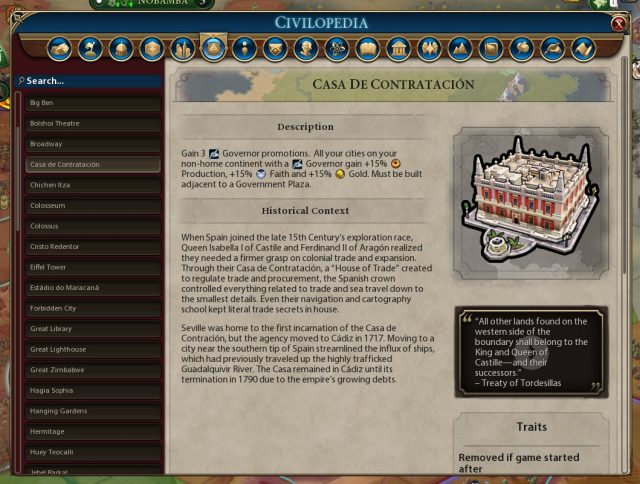Open the Great Zimbabwe entry
640x484 pixels.
click(92, 369)
